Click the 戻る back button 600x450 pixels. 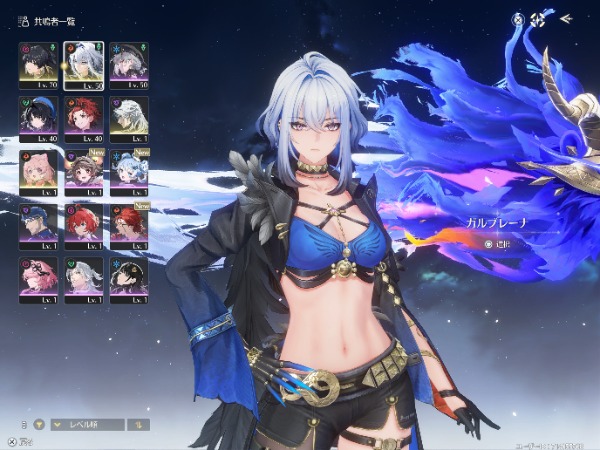point(18,440)
